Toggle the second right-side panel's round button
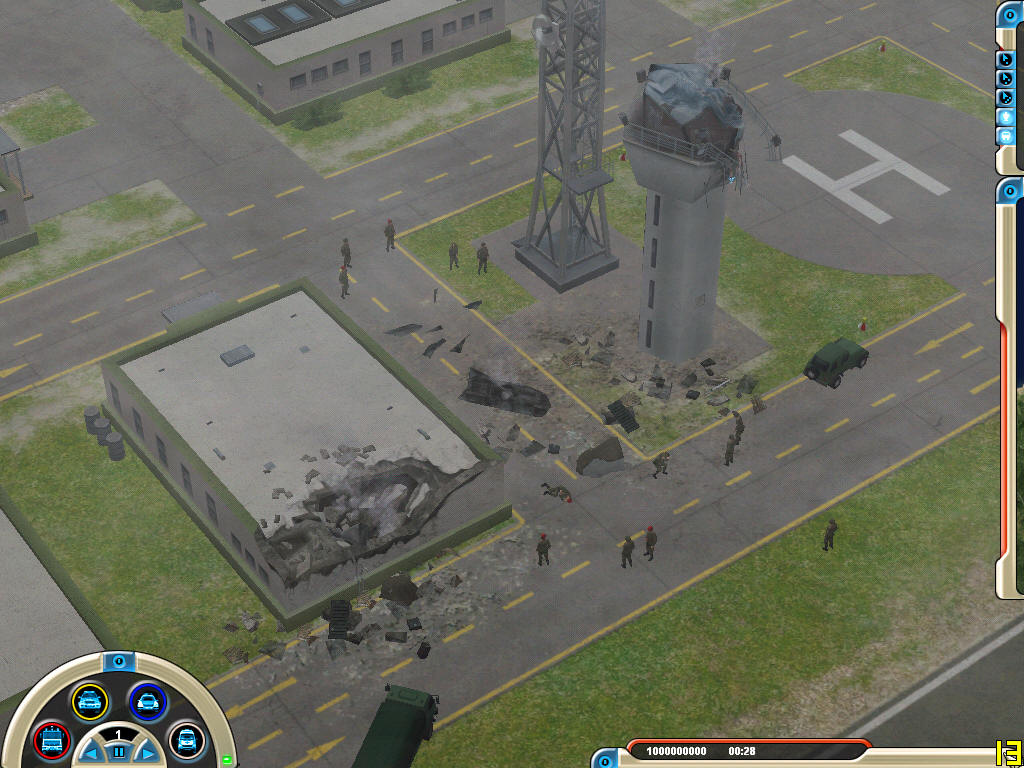Image resolution: width=1024 pixels, height=768 pixels. point(1010,190)
